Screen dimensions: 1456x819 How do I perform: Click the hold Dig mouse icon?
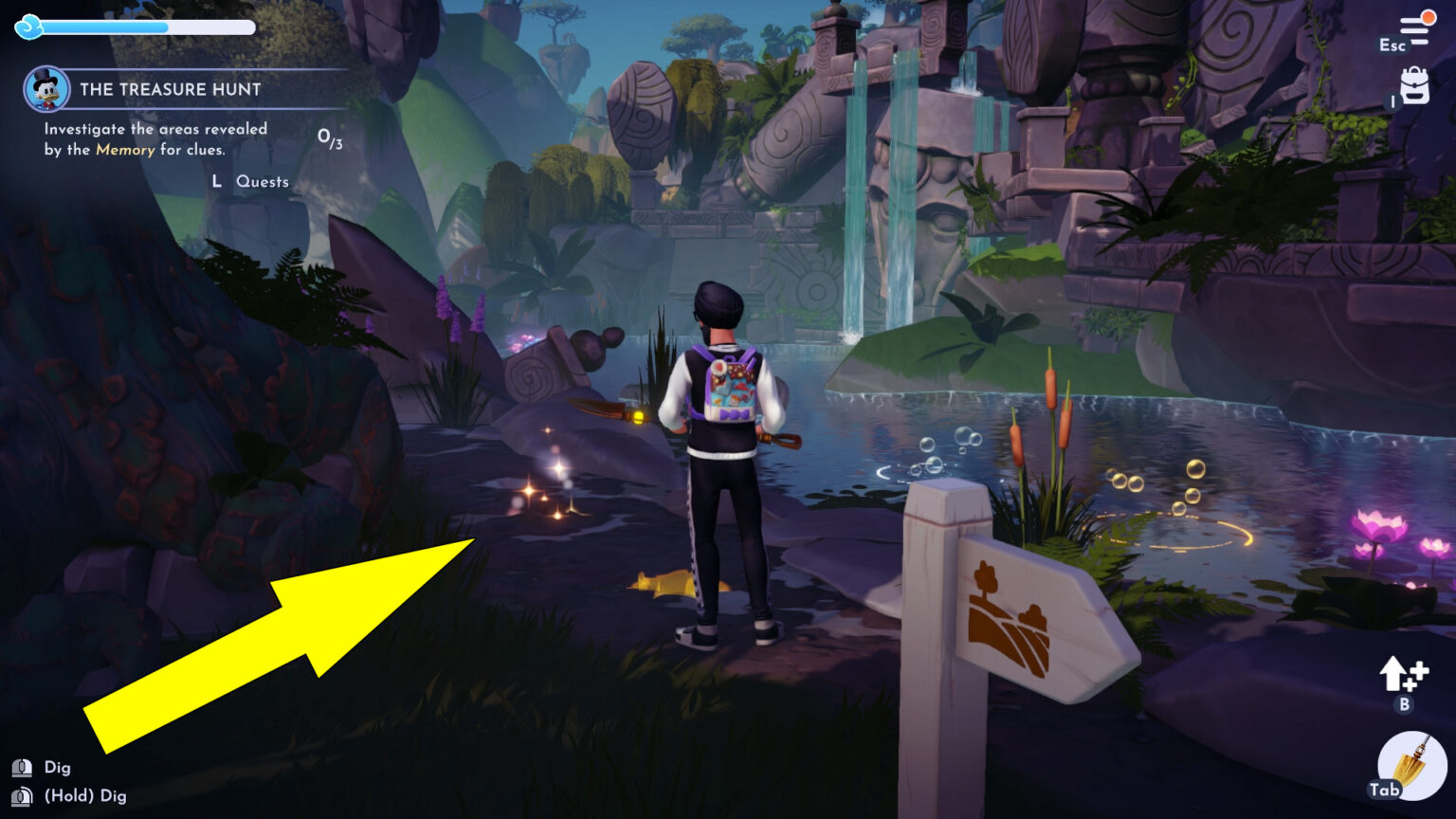[x=21, y=796]
